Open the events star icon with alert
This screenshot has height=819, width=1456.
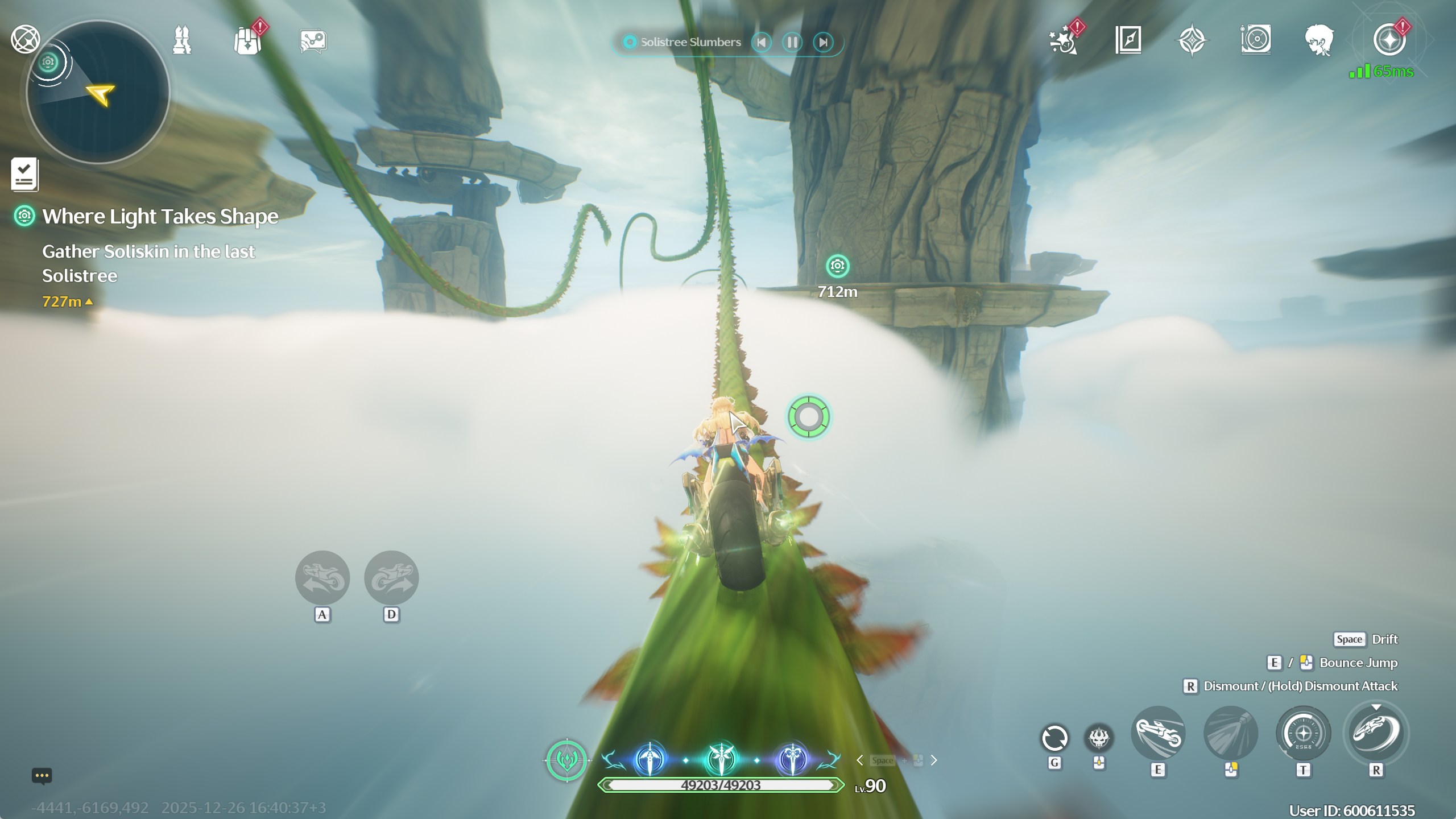pyautogui.click(x=1064, y=40)
